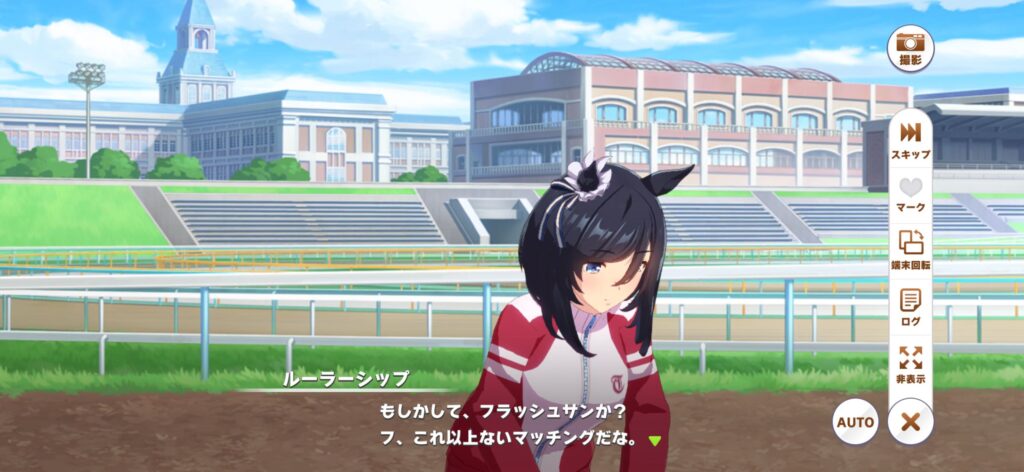Viewport: 1024px width, 472px height.
Task: Skip the story with スキップ
Action: [910, 139]
